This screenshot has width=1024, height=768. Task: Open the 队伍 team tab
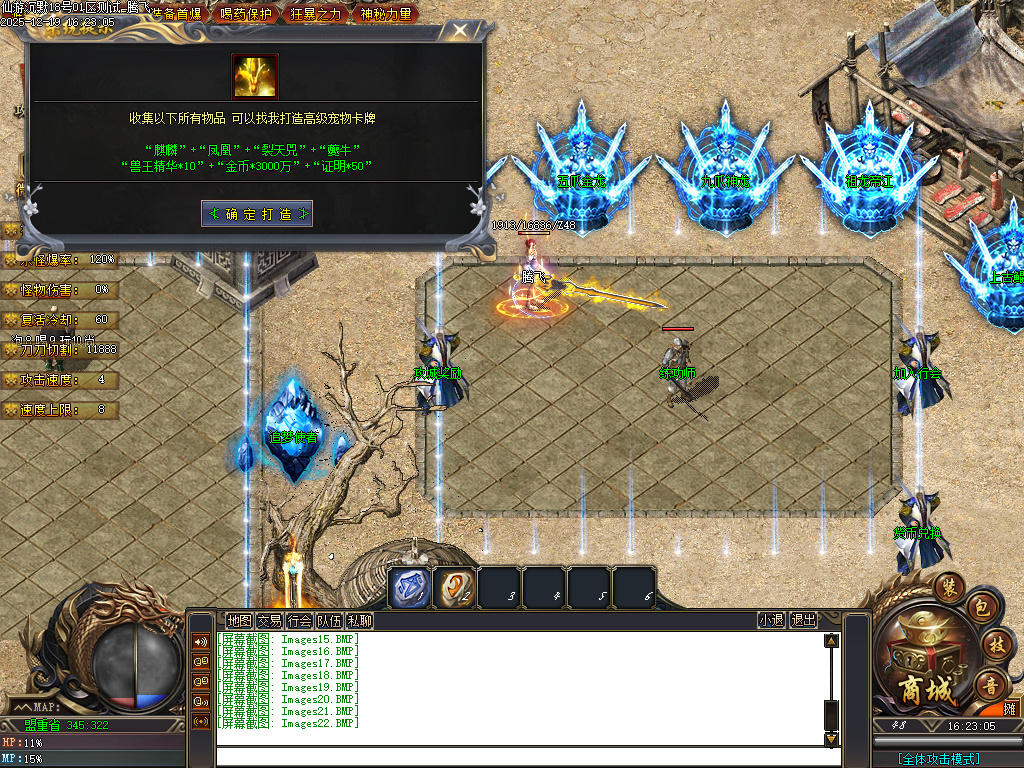329,620
